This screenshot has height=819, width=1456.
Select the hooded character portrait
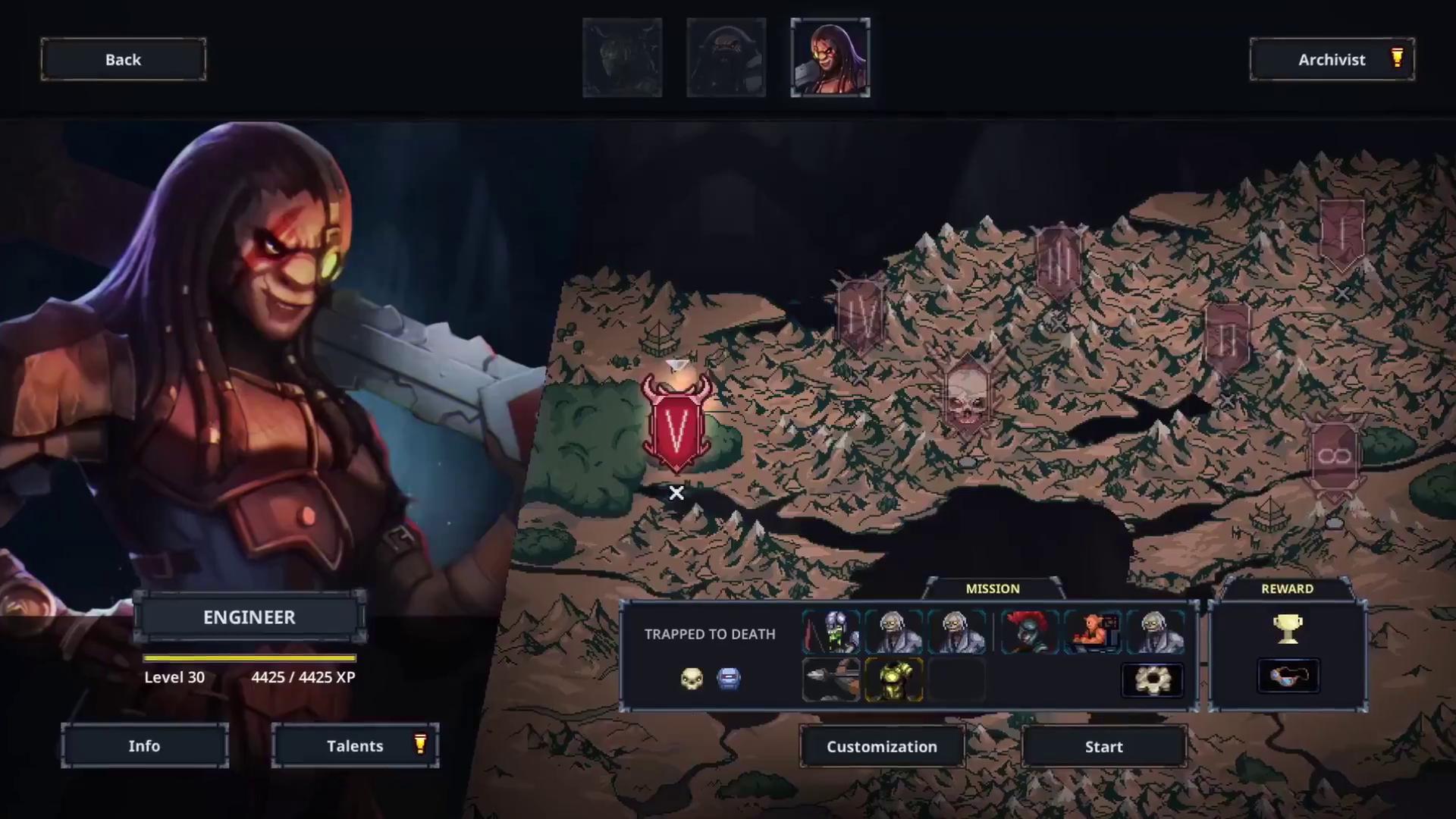[x=726, y=58]
